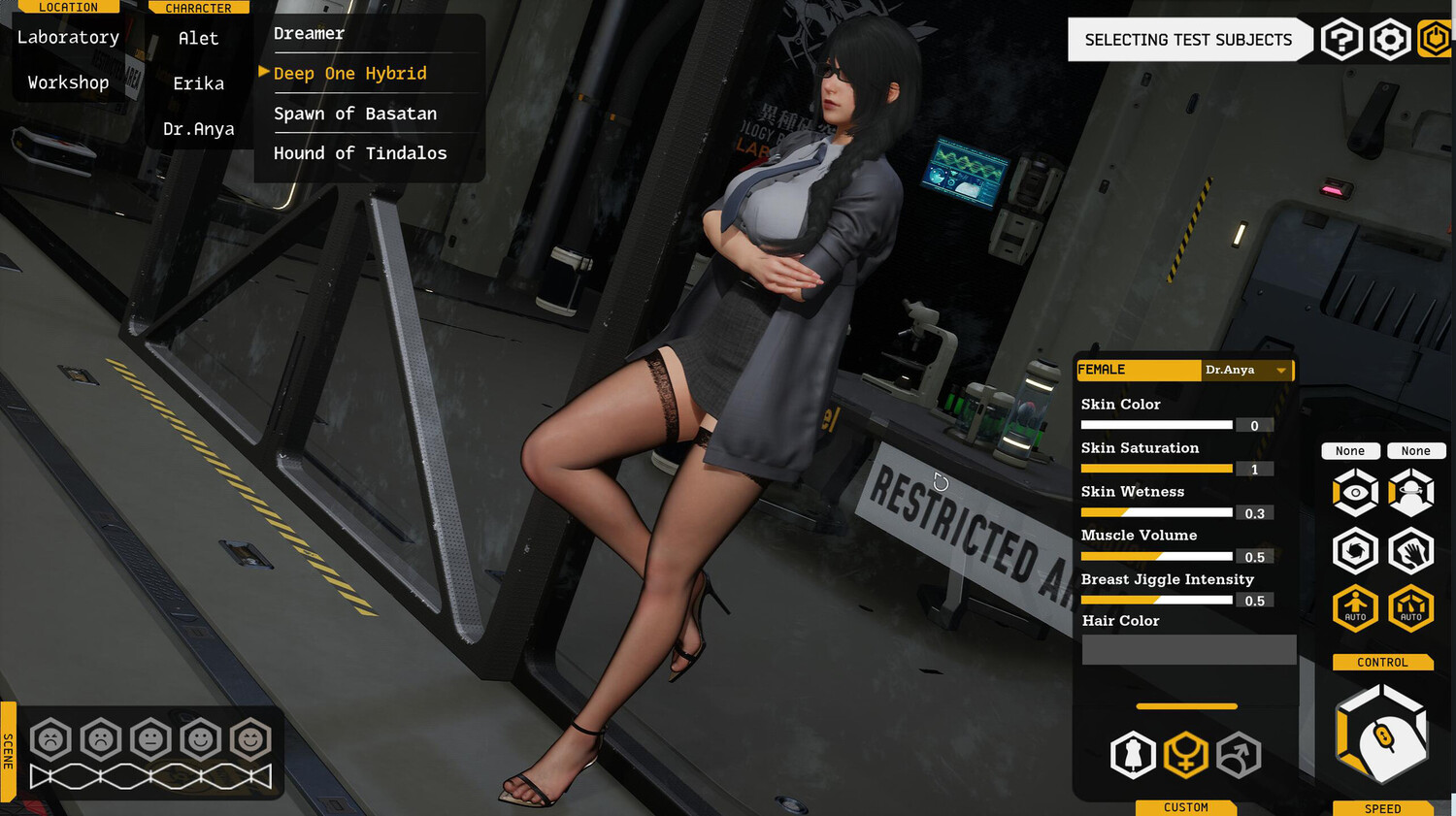Image resolution: width=1456 pixels, height=816 pixels.
Task: Select Erika from the character menu
Action: tap(198, 83)
